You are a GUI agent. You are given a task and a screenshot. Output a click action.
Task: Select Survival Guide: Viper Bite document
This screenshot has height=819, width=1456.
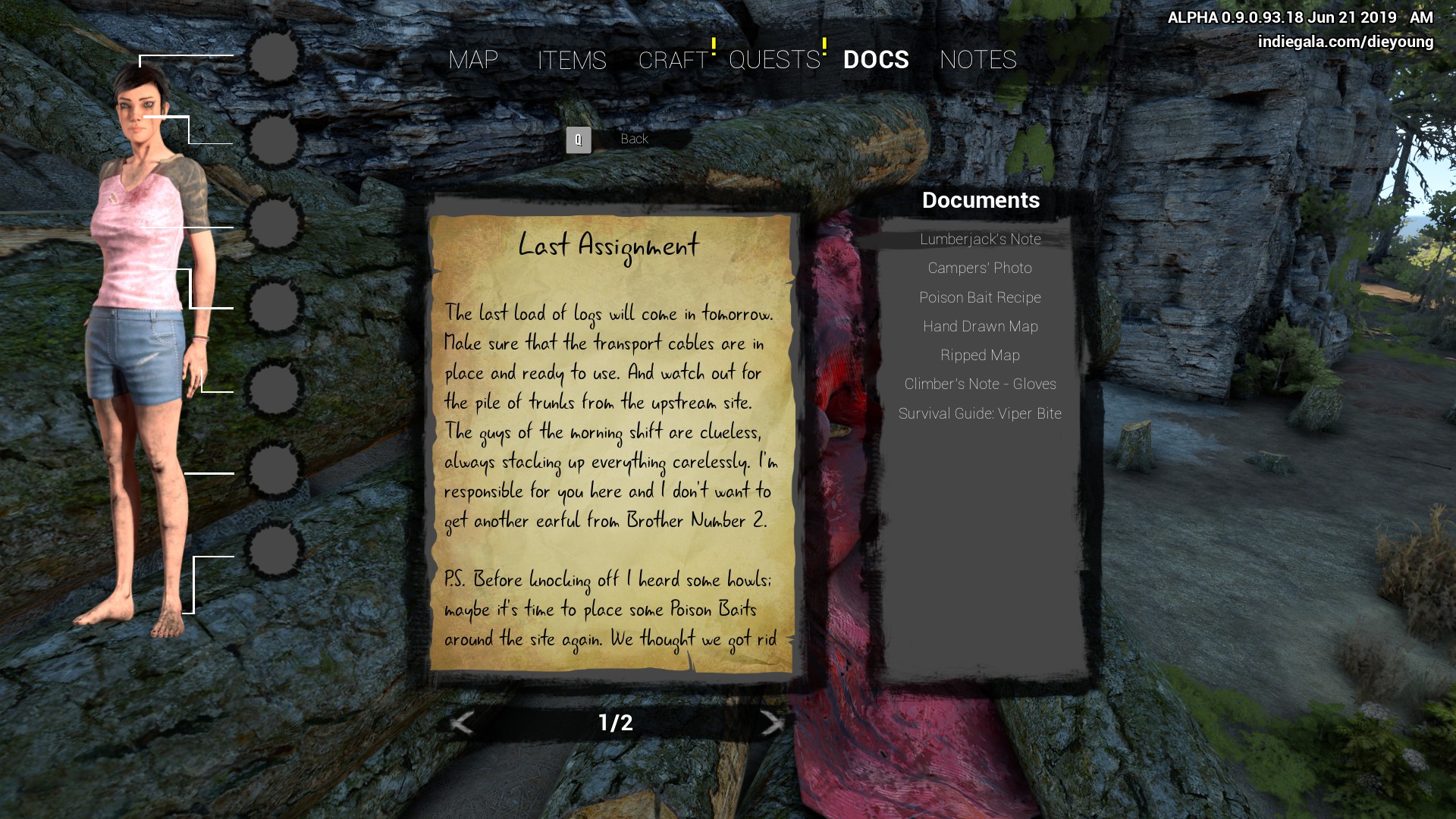[x=980, y=414]
